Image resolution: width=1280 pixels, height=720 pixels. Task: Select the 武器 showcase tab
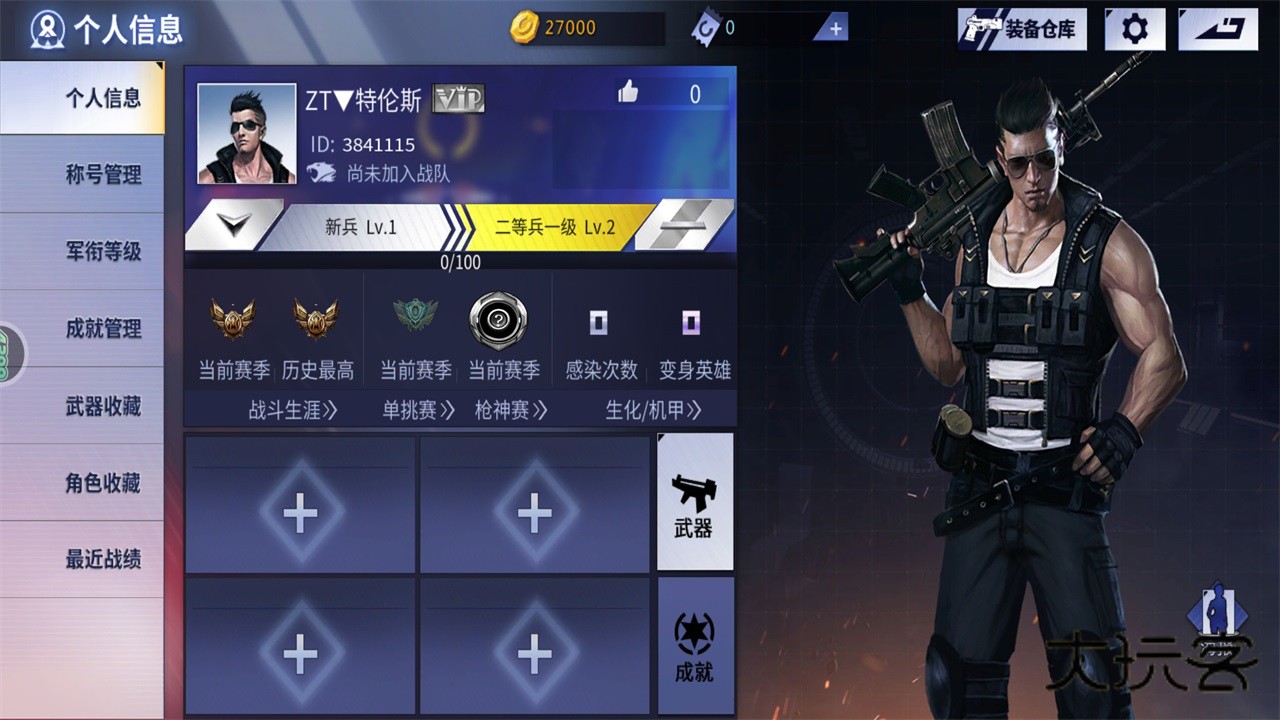(695, 502)
